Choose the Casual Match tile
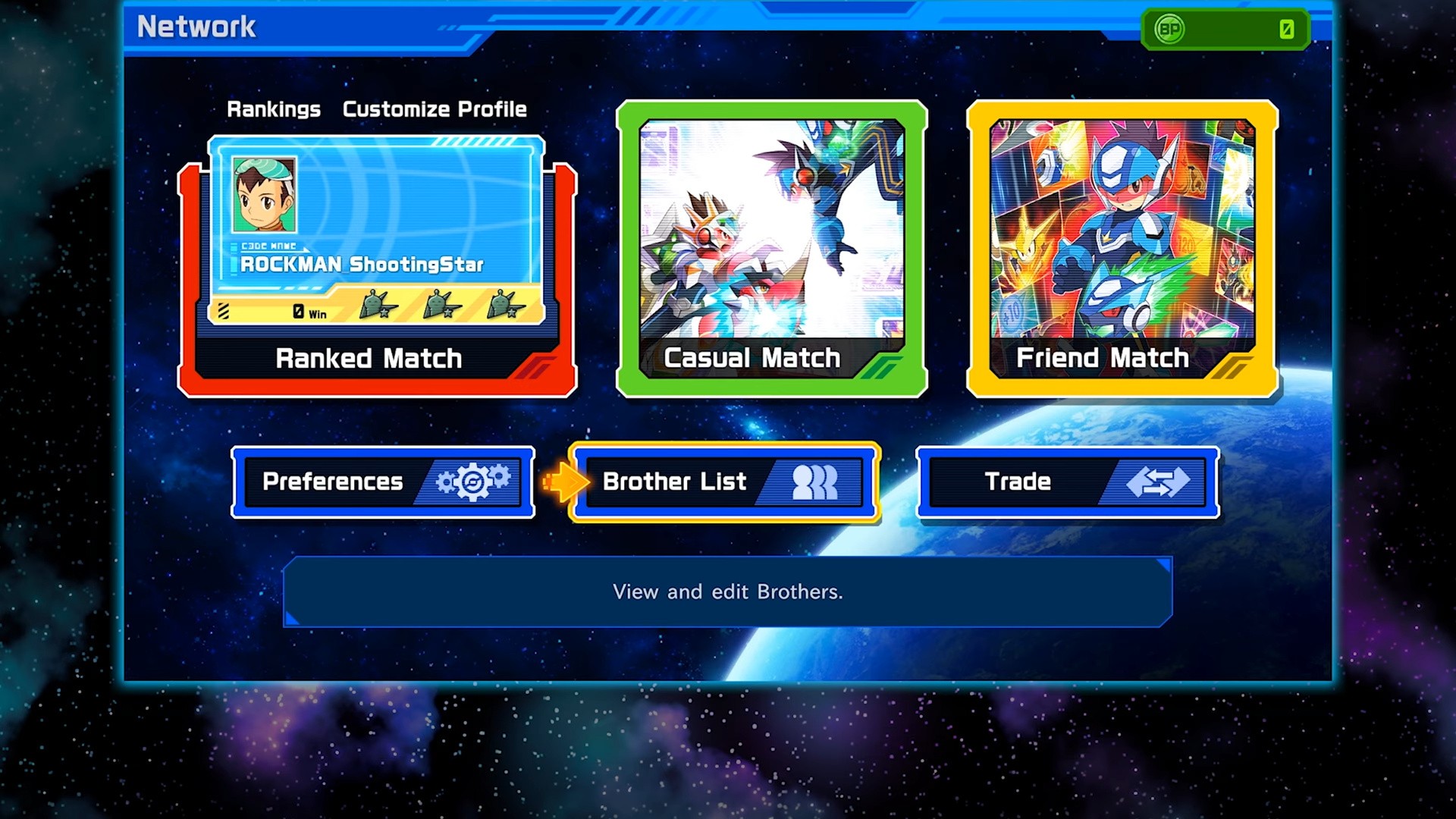This screenshot has height=819, width=1456. coord(772,249)
